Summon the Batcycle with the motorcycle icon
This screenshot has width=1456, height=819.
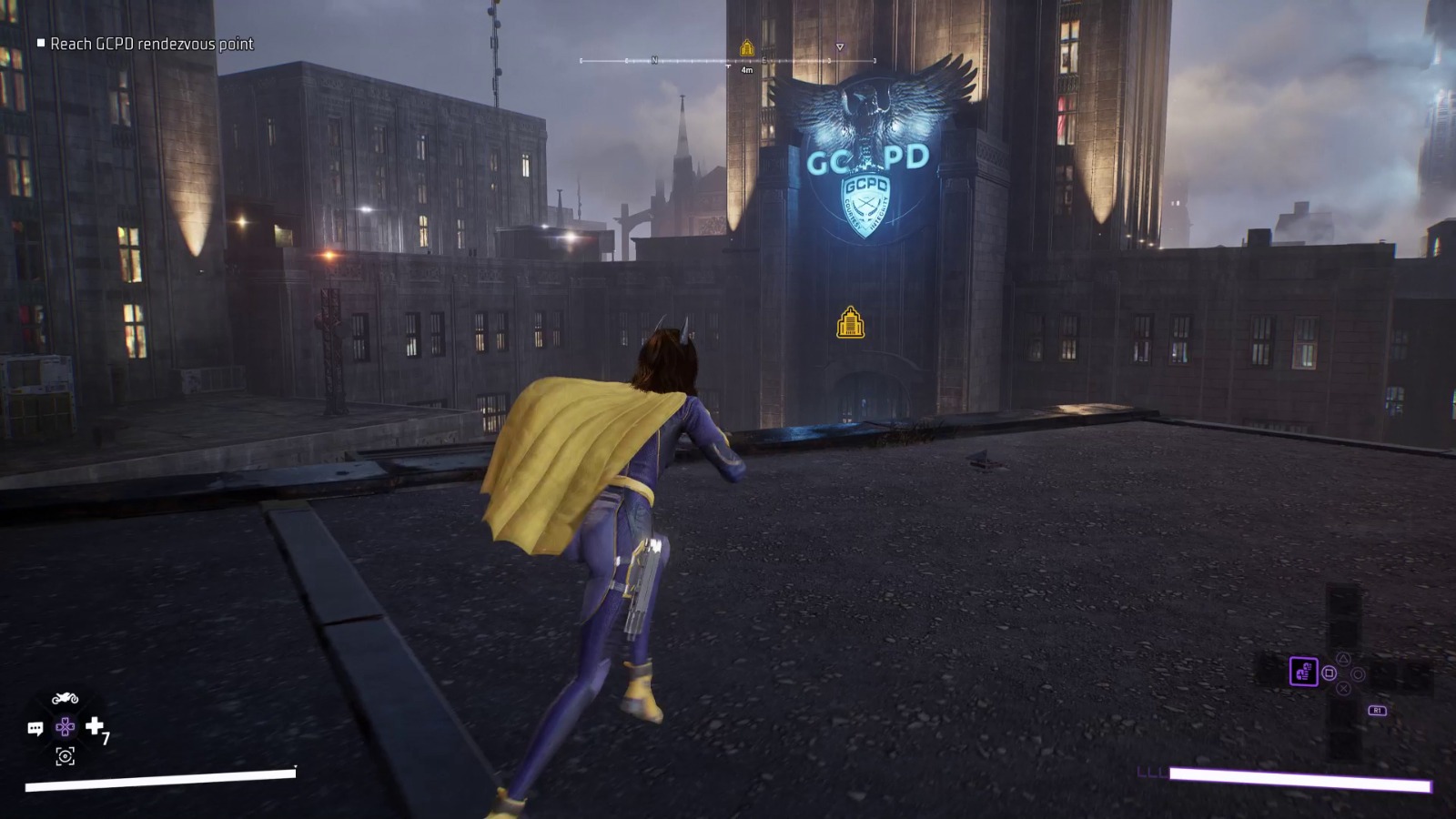[65, 699]
